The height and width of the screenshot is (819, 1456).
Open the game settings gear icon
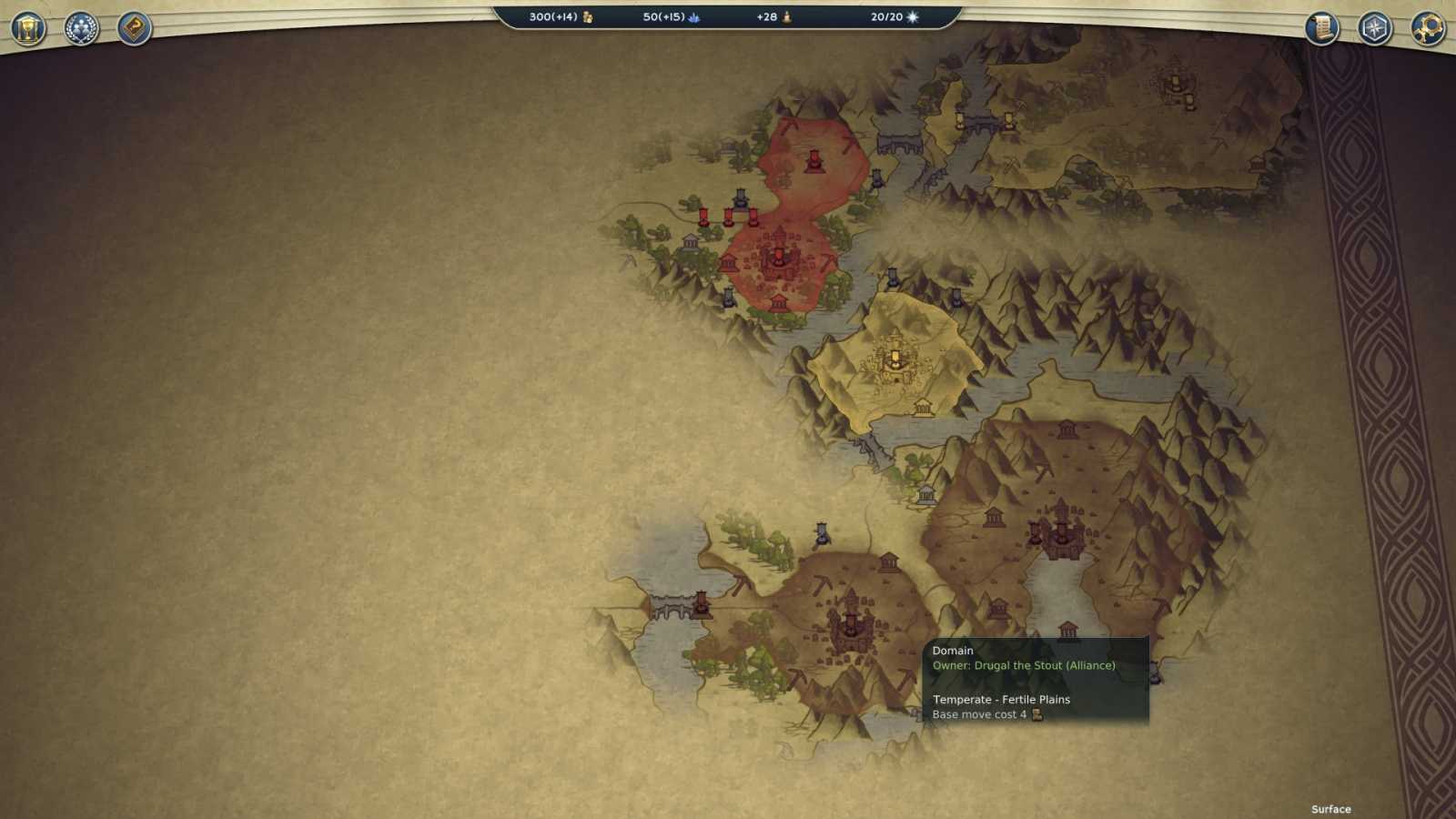point(1428,30)
